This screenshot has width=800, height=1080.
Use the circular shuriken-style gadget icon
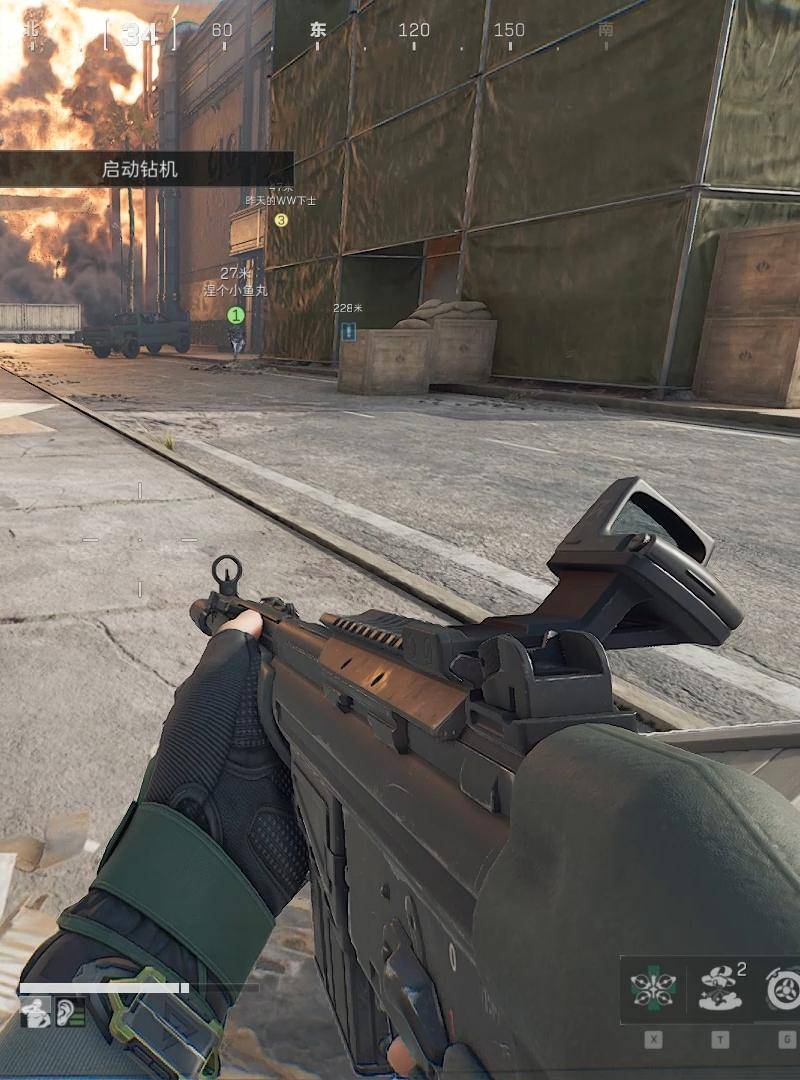(783, 990)
